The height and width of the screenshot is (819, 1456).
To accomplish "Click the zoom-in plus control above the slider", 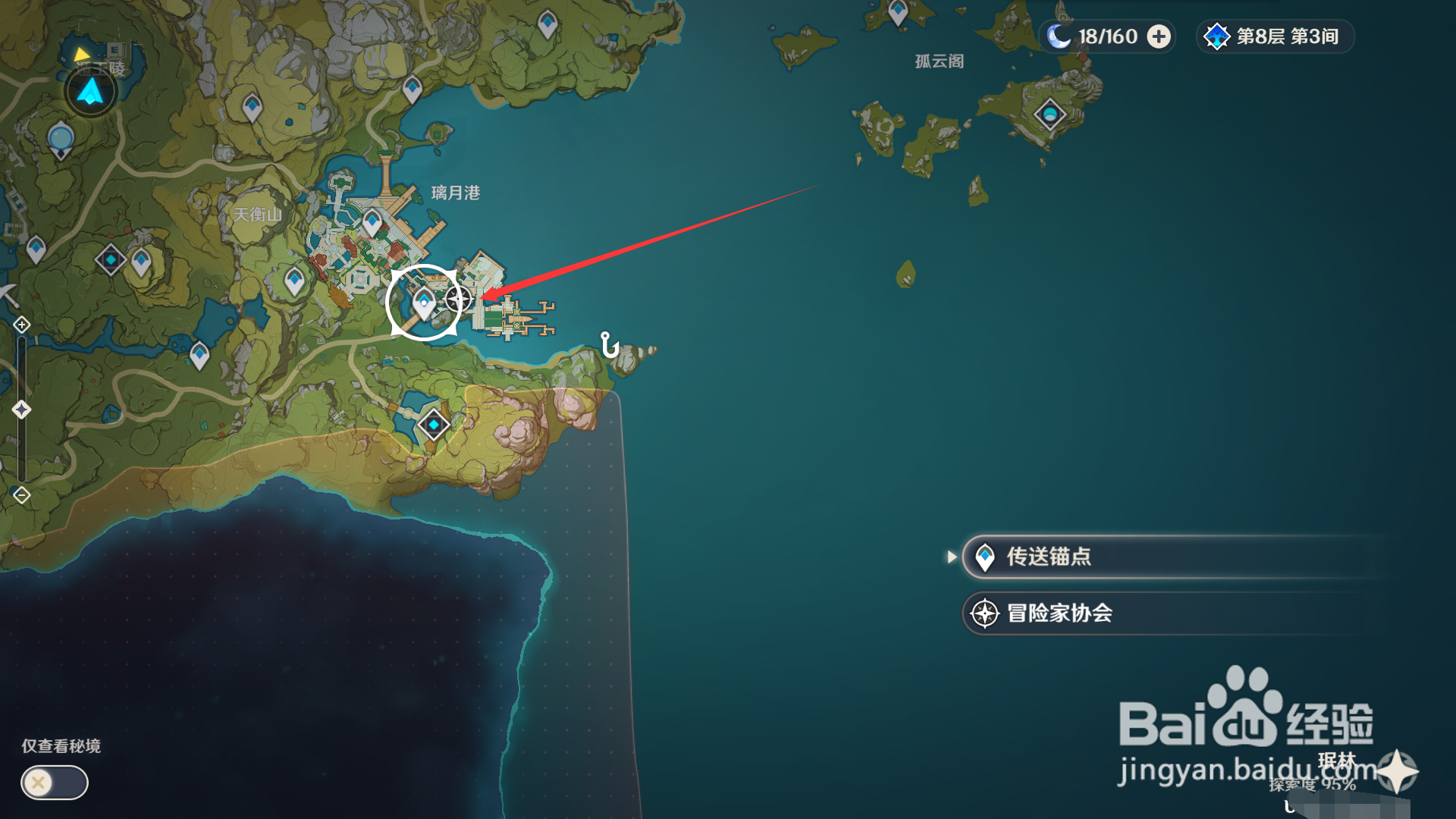I will 20,324.
